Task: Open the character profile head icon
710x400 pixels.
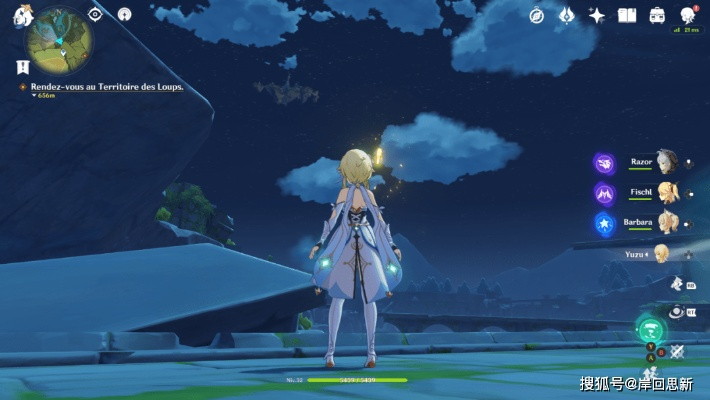Action: coord(688,15)
